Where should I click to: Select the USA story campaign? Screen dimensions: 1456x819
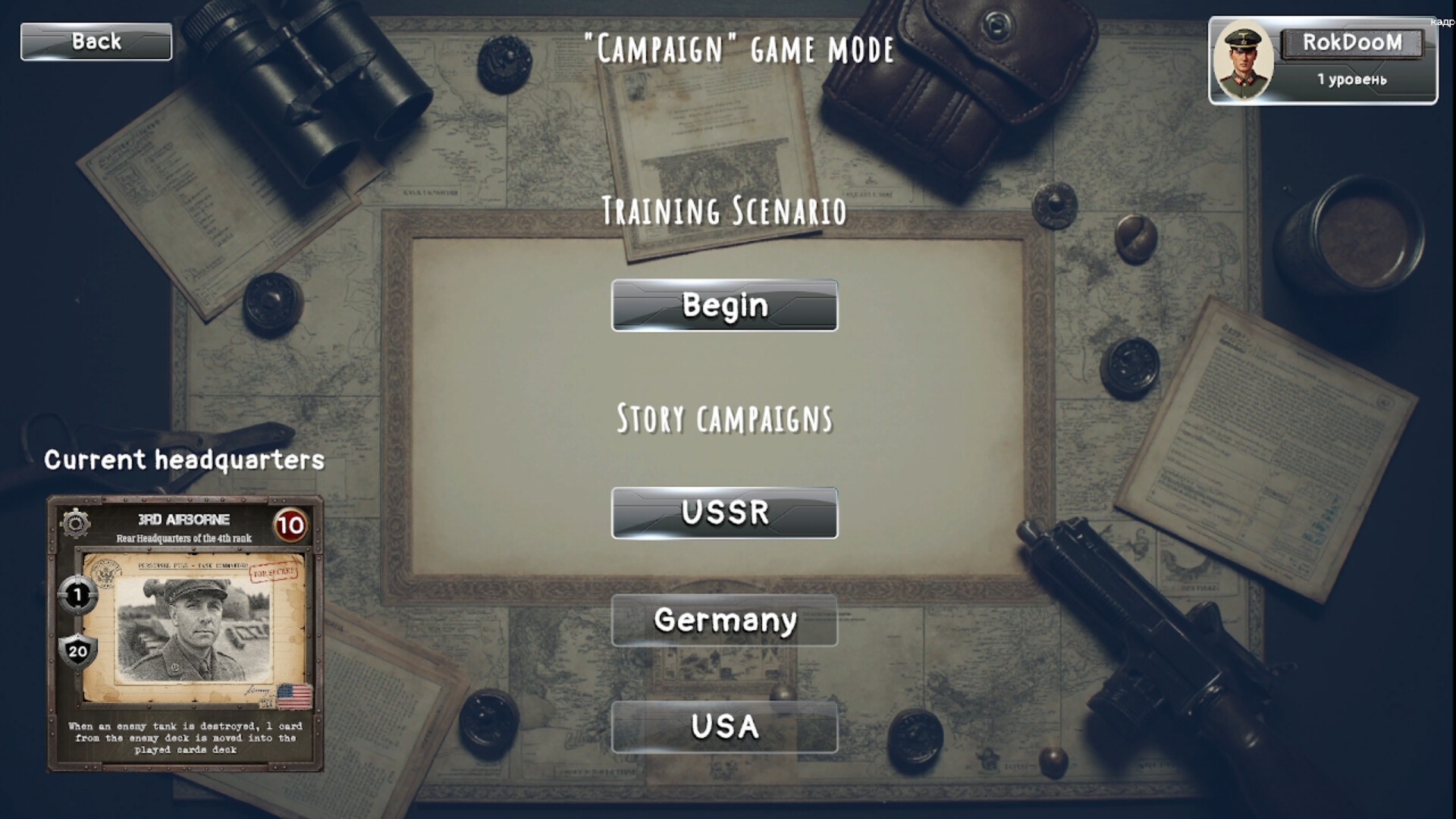(724, 726)
